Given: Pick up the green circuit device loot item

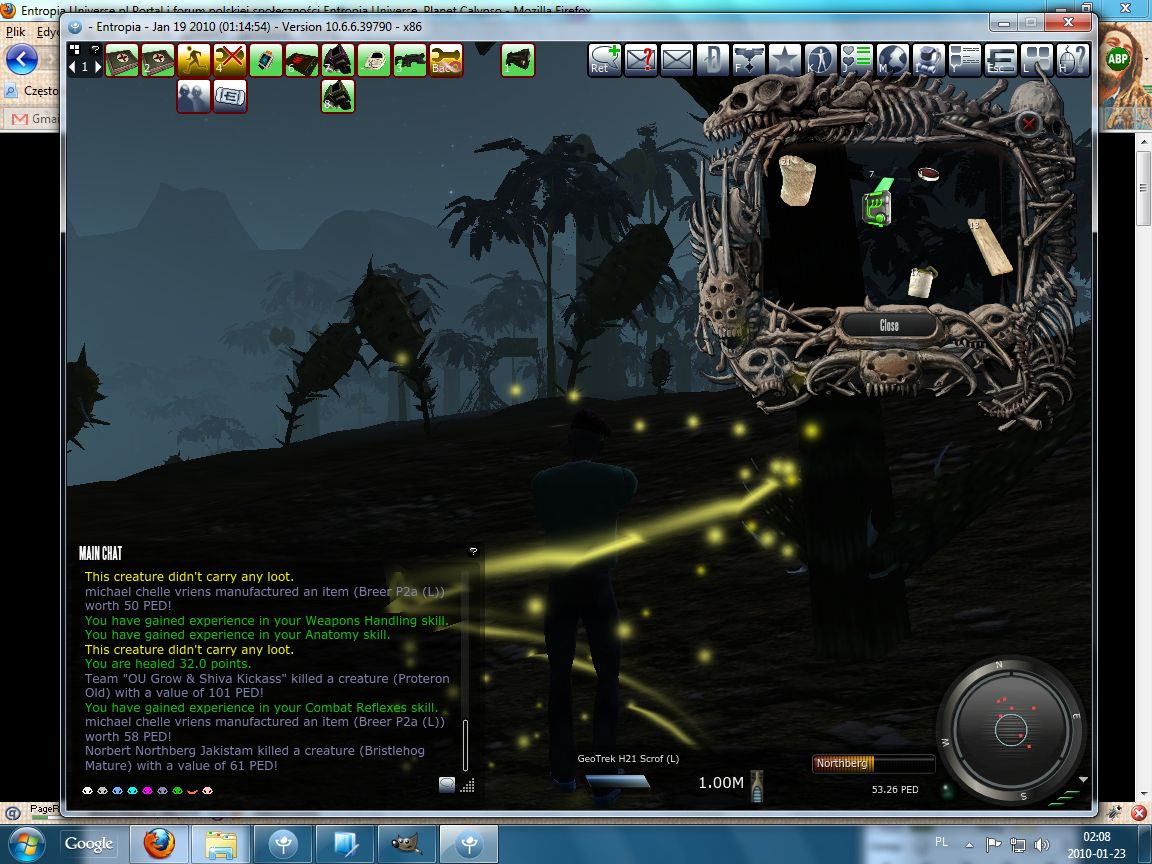Looking at the screenshot, I should (x=878, y=207).
